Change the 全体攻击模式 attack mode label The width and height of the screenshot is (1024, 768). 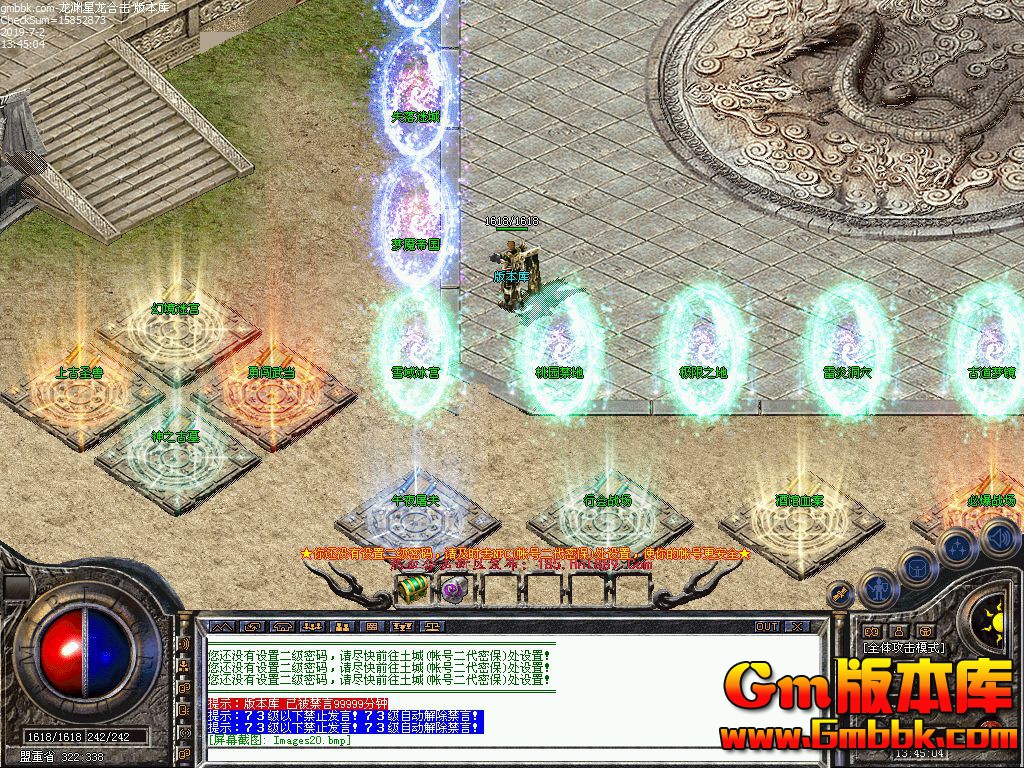[x=904, y=647]
